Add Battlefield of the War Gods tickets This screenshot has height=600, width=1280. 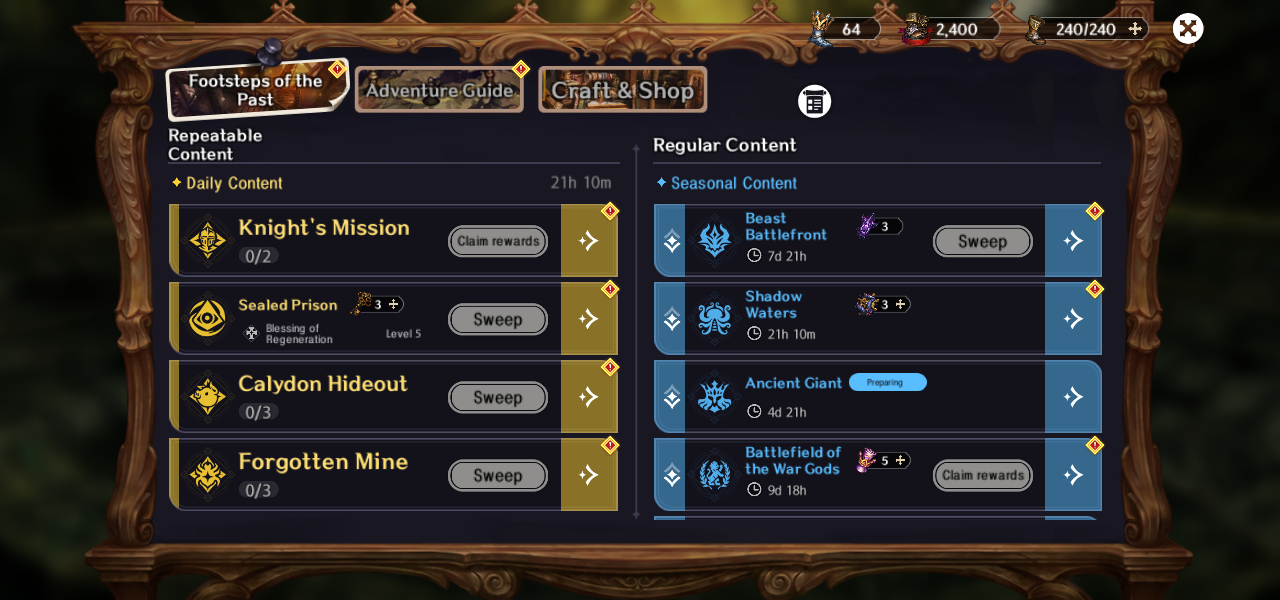tap(900, 460)
